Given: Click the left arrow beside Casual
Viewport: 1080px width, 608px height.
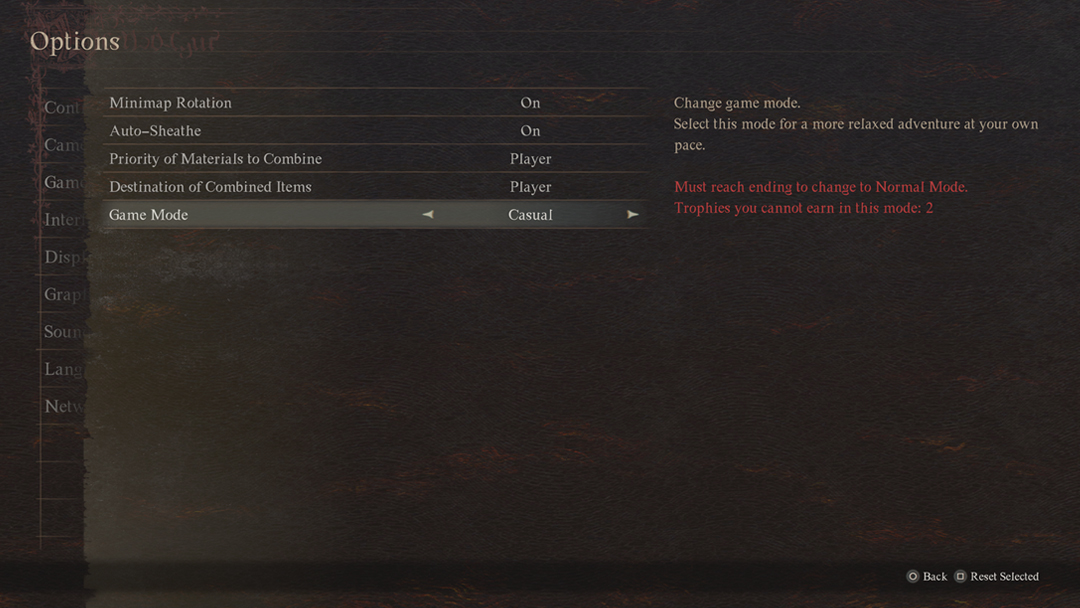Looking at the screenshot, I should click(x=428, y=214).
